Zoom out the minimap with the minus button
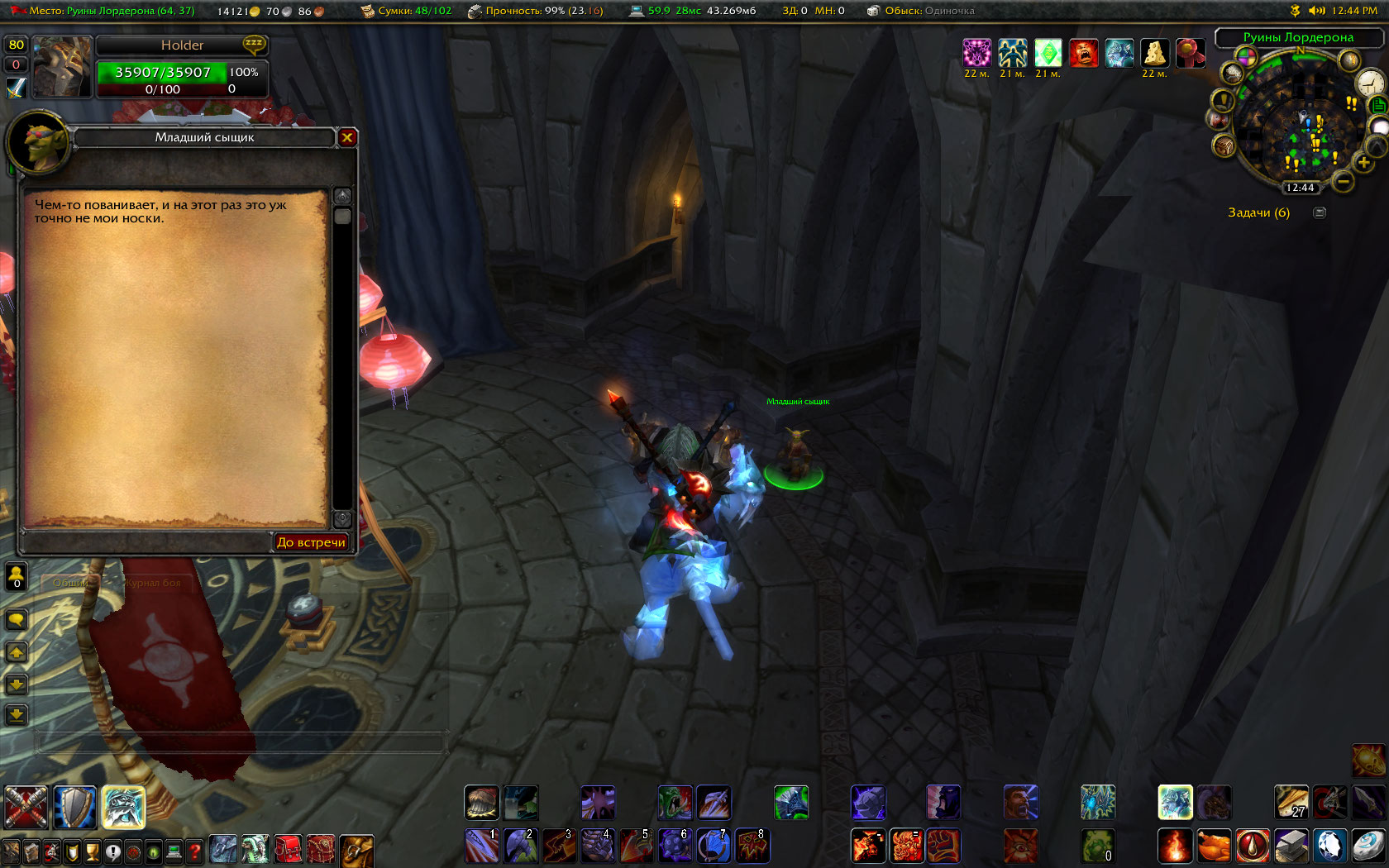The image size is (1389, 868). (x=1344, y=181)
